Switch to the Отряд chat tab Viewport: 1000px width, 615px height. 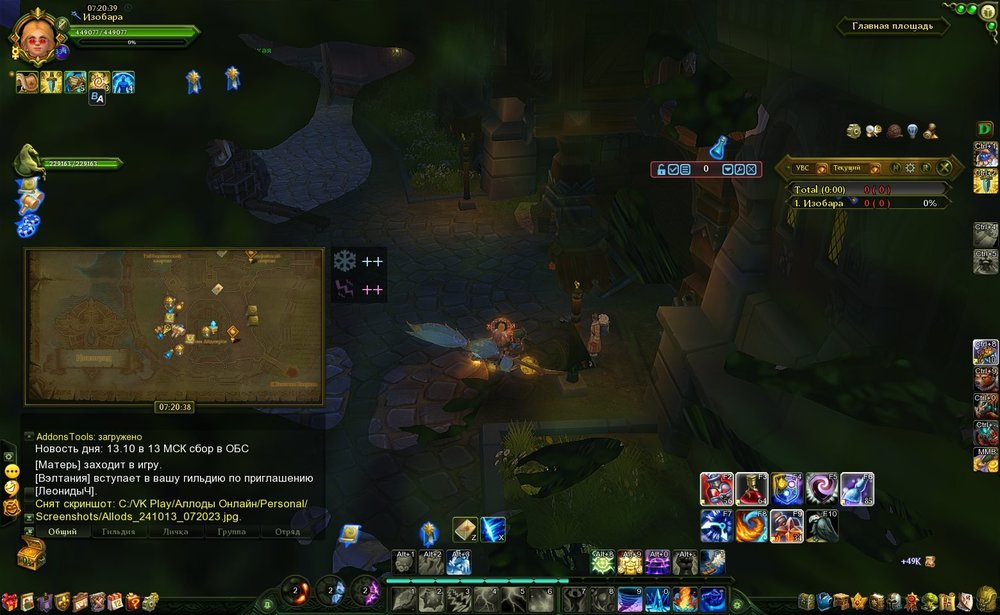point(287,532)
